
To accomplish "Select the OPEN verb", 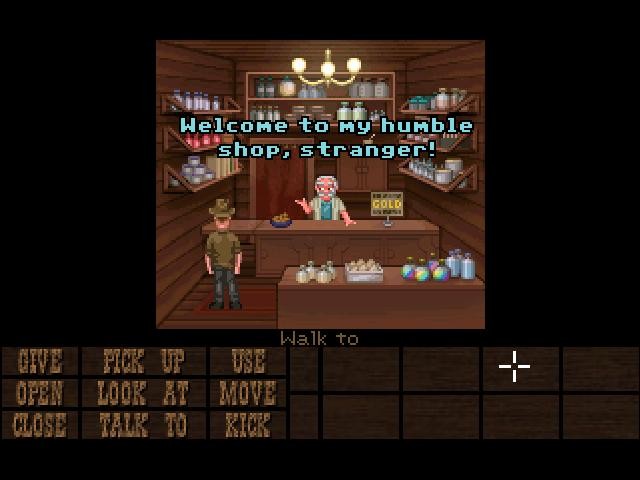I will pos(40,393).
